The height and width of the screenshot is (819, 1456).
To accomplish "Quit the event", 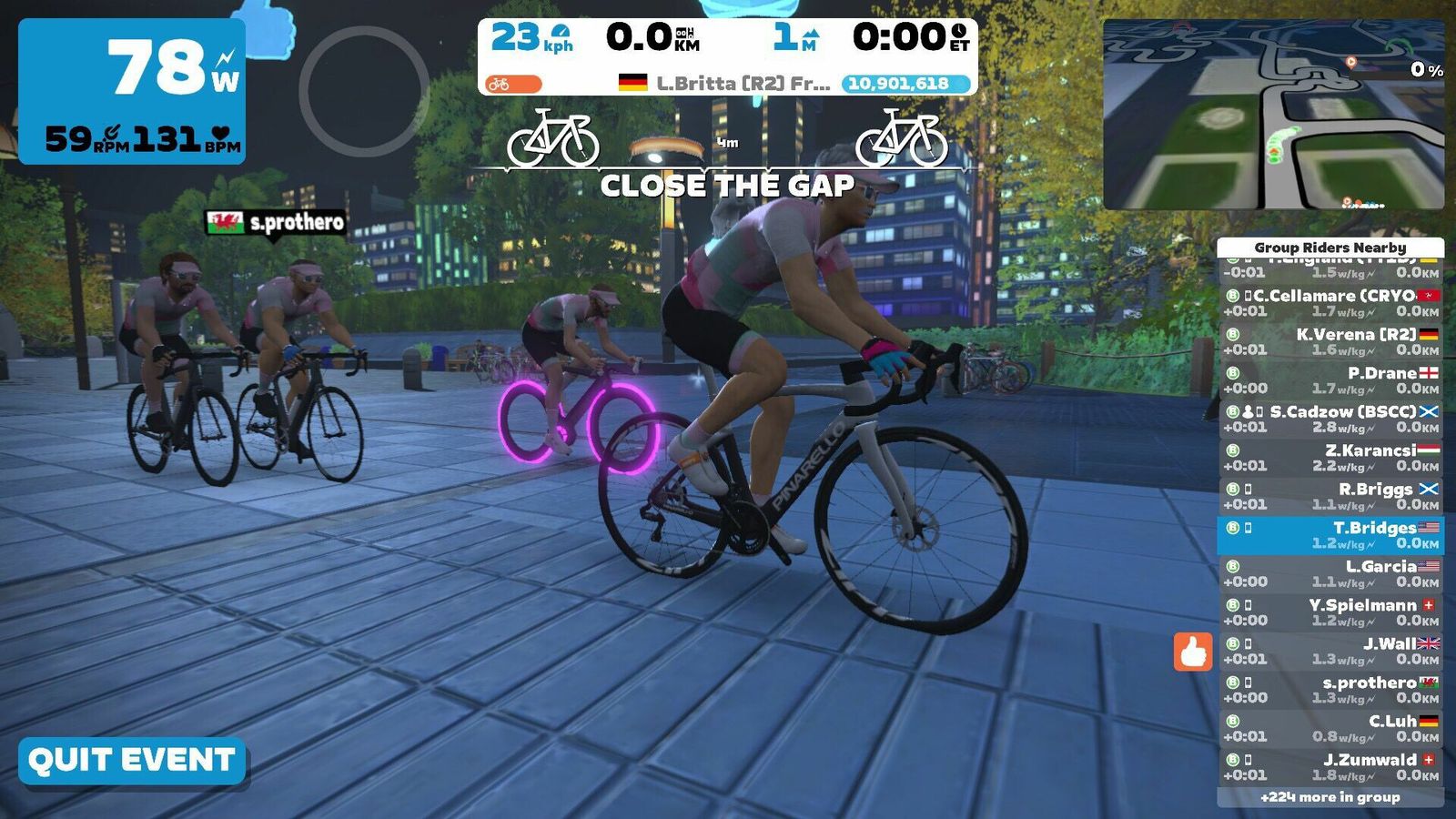I will (x=132, y=761).
